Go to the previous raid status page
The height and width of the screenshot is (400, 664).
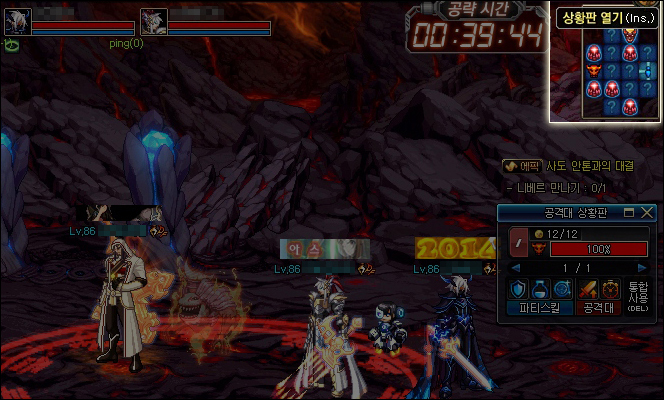[516, 268]
